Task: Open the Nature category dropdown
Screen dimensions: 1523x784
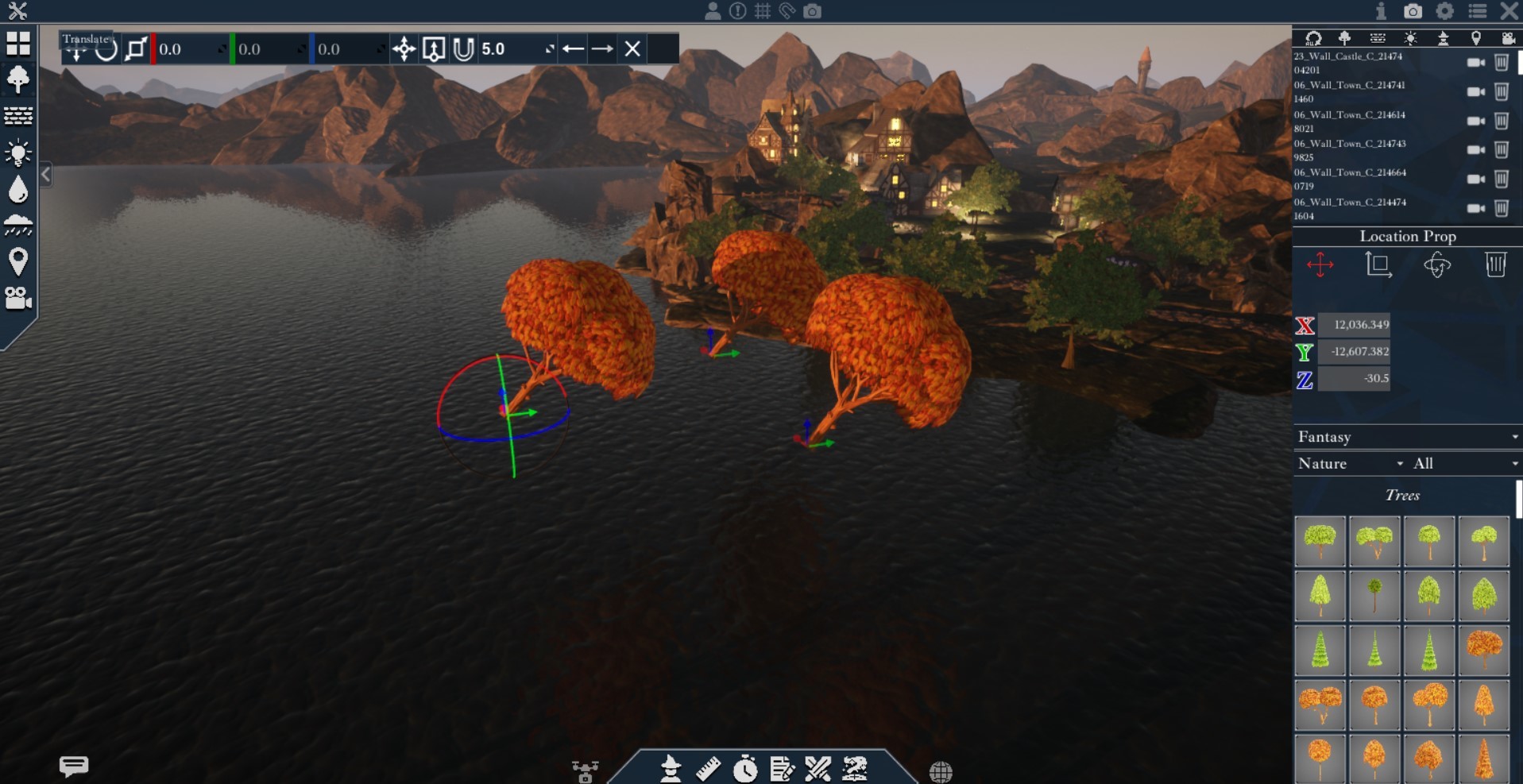Action: click(1351, 464)
